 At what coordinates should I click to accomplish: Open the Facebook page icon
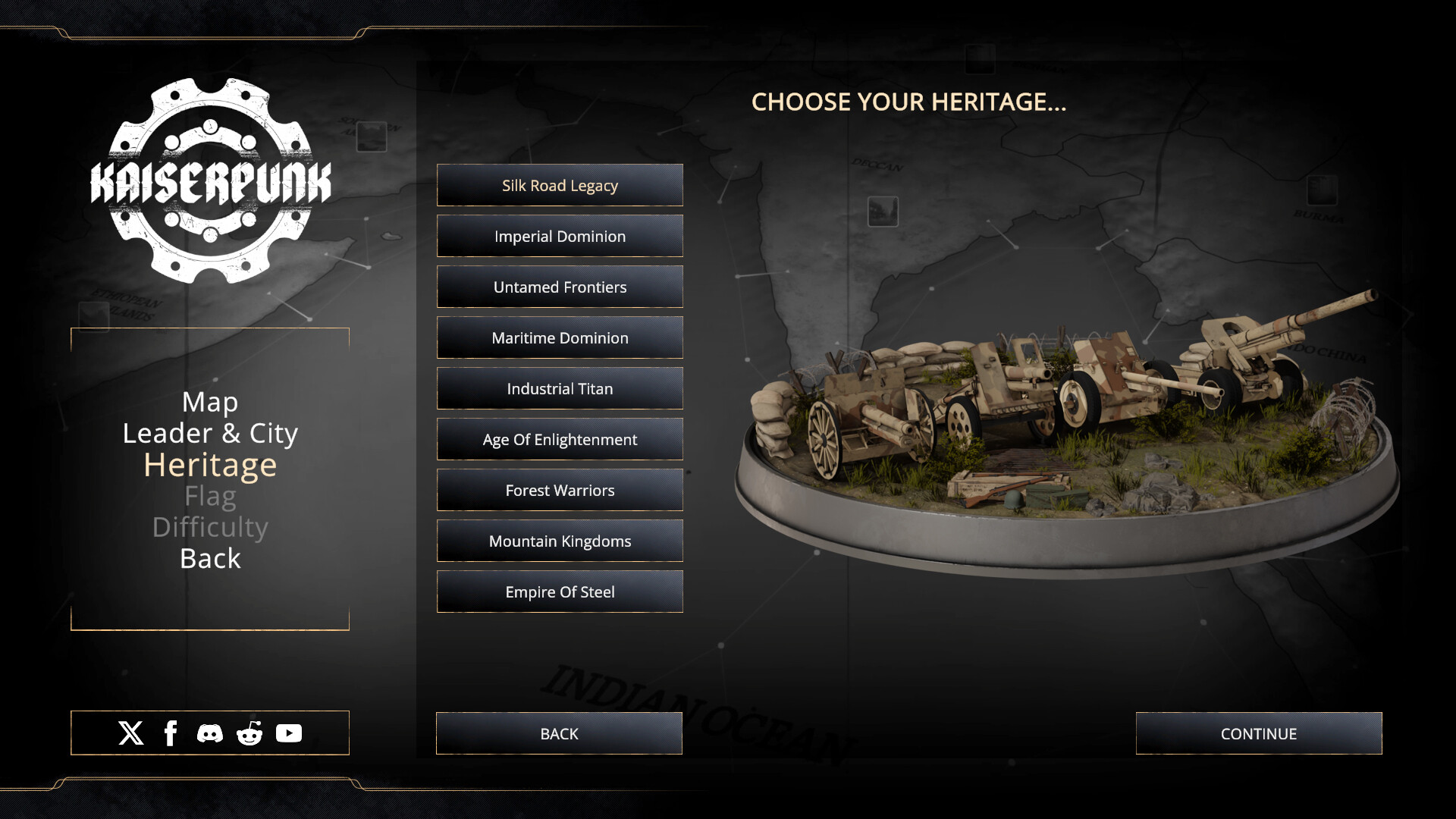click(171, 733)
